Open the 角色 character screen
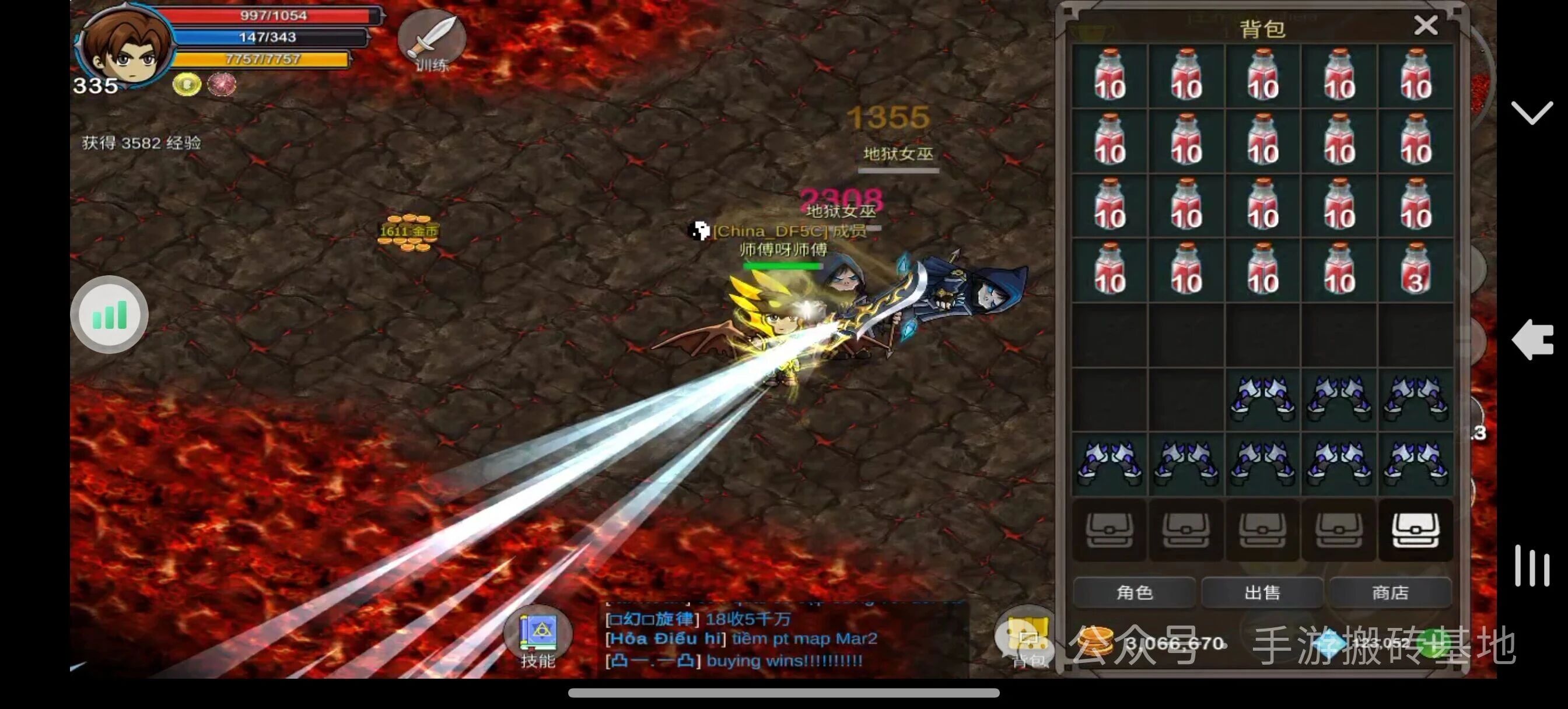Image resolution: width=1568 pixels, height=709 pixels. [x=1134, y=592]
